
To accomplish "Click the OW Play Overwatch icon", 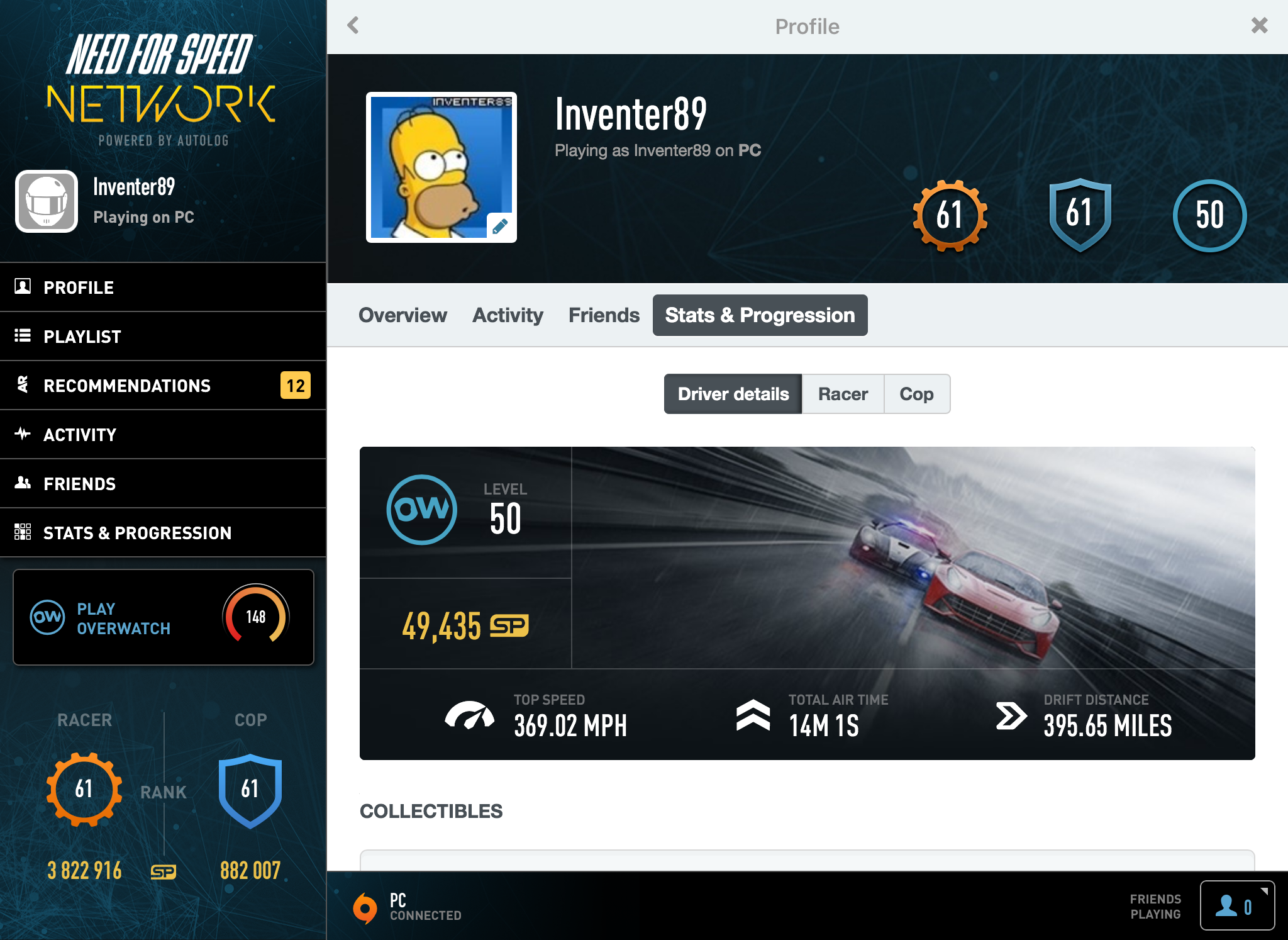I will click(47, 617).
